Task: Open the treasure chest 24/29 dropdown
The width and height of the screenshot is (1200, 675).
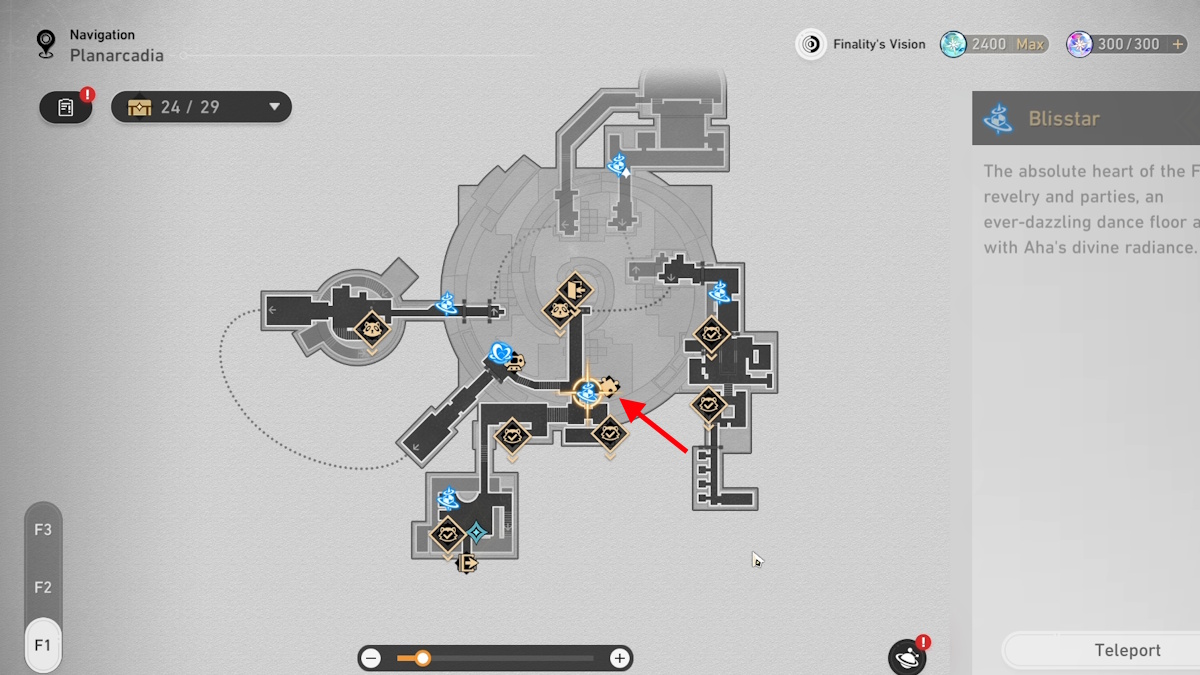Action: (x=274, y=107)
